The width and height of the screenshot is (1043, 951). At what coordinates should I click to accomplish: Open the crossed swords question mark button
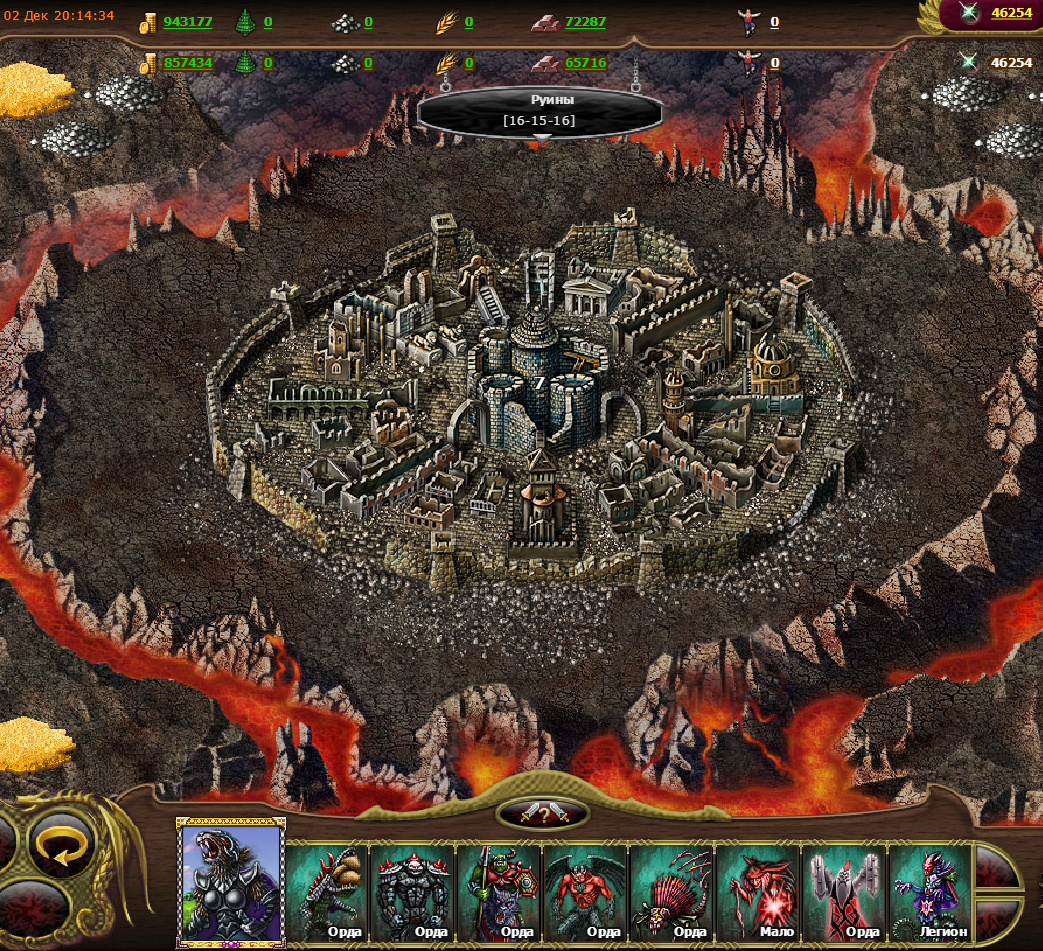(542, 814)
